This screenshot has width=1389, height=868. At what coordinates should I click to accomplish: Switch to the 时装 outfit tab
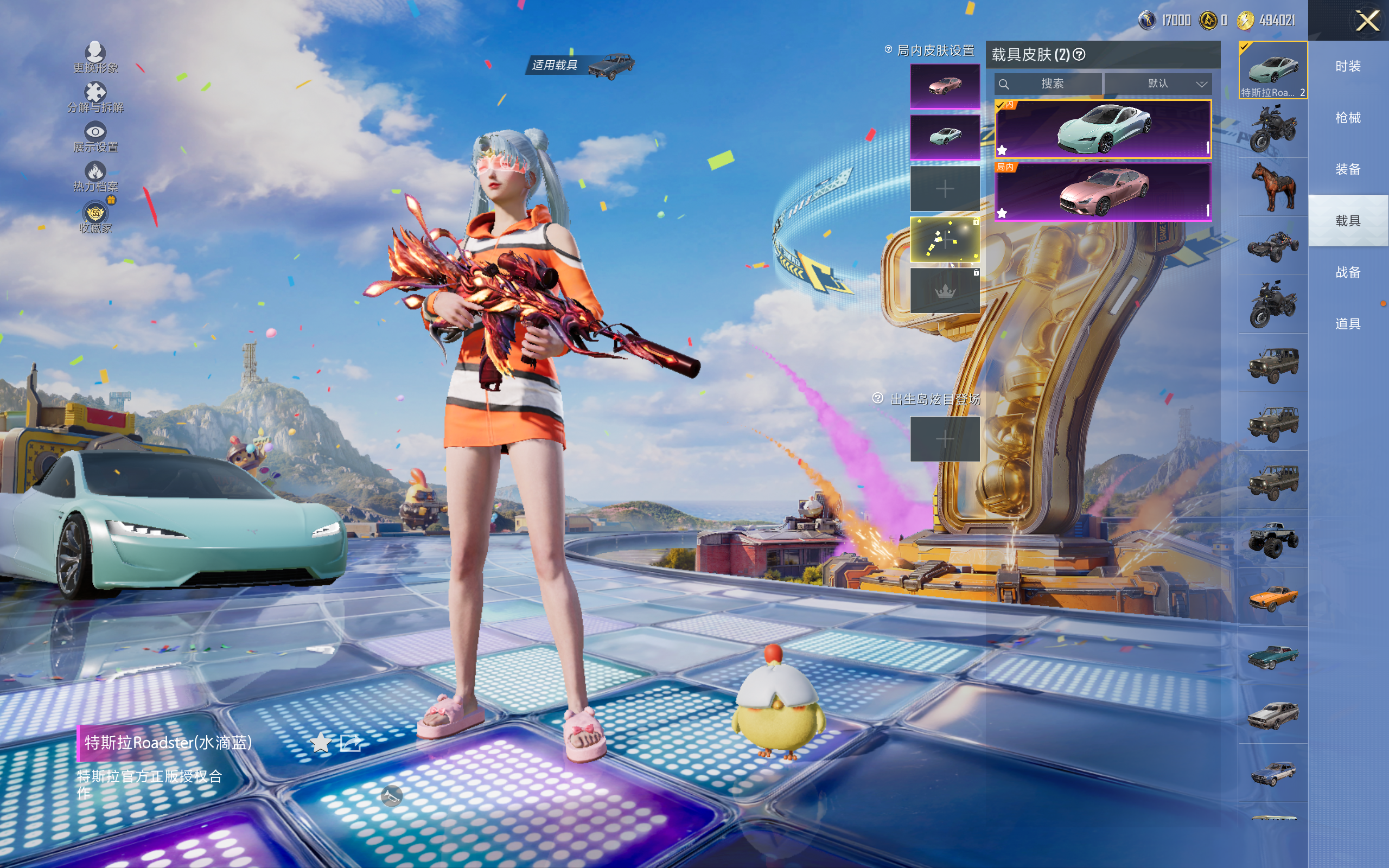pyautogui.click(x=1348, y=67)
